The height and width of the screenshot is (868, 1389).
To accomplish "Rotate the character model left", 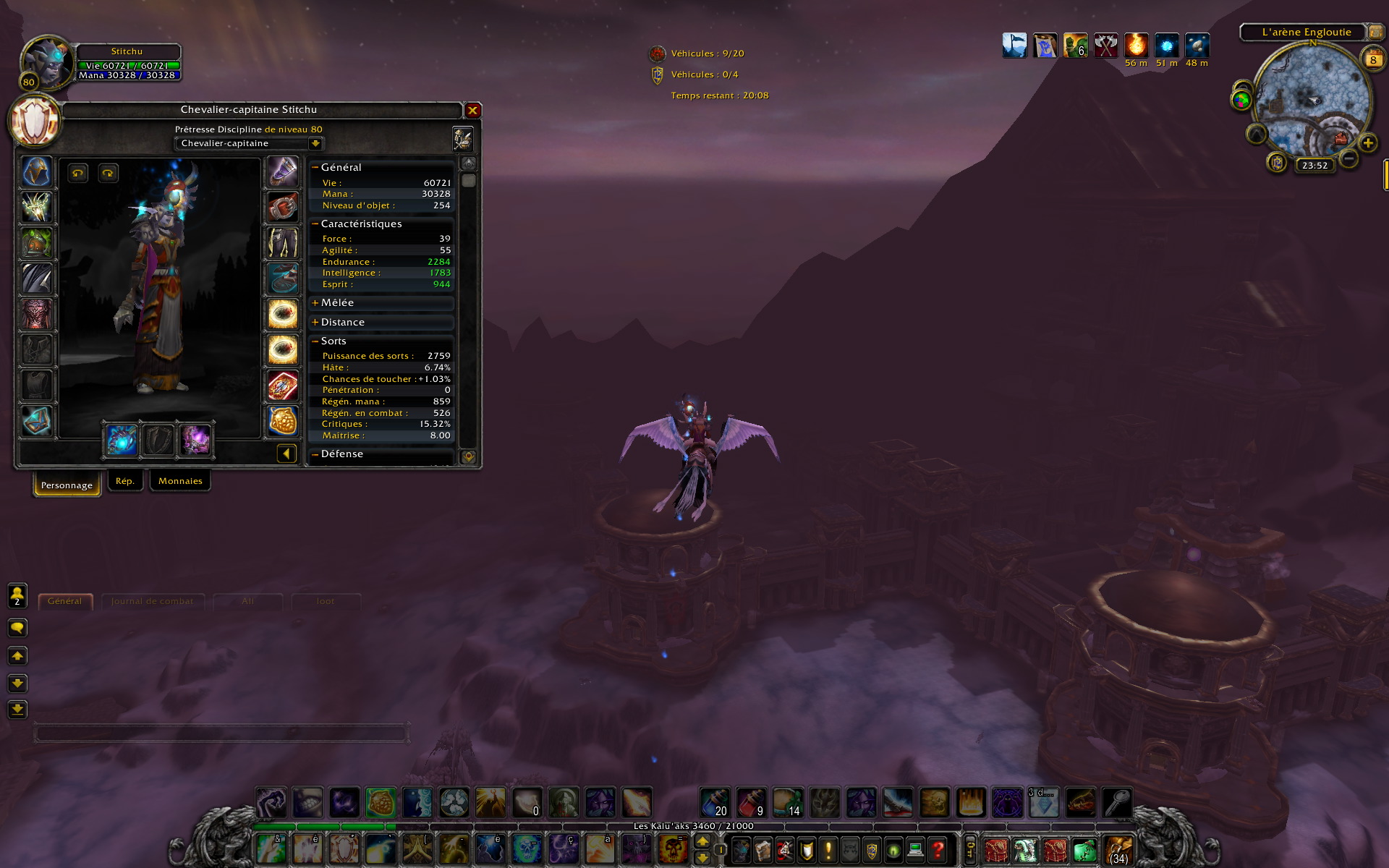I will point(78,173).
